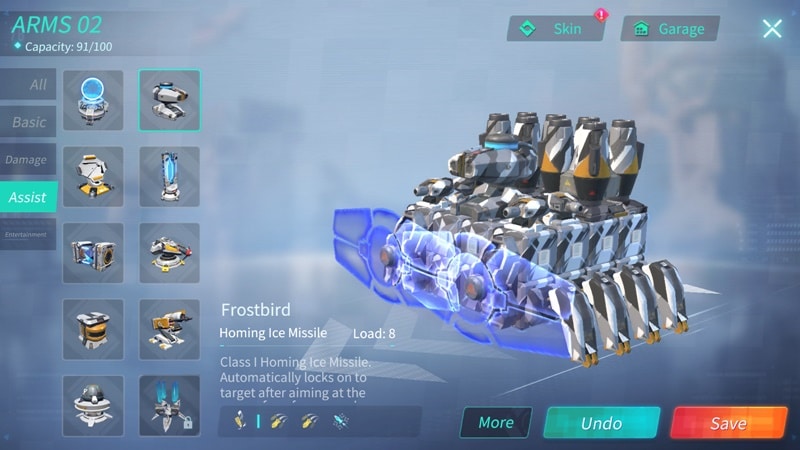This screenshot has width=800, height=450.
Task: Open the Damage parts tab
Action: pos(27,160)
